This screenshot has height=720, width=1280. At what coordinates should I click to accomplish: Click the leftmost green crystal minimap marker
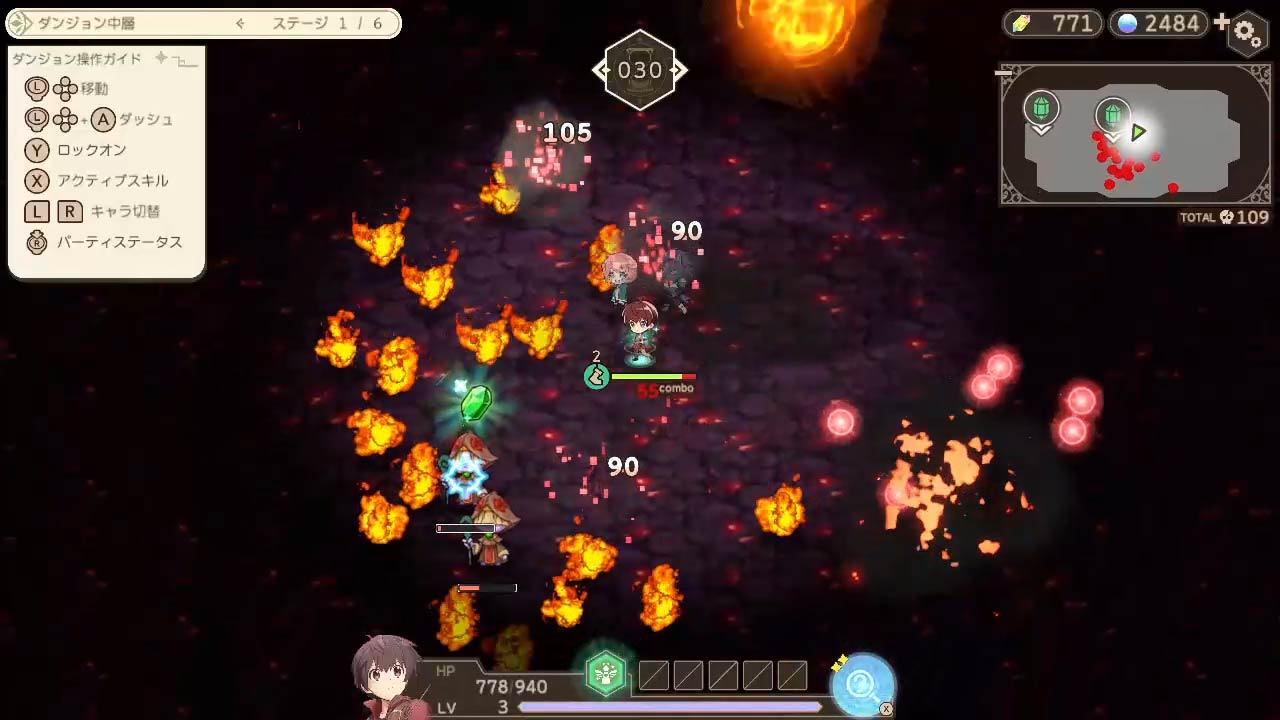click(1041, 109)
